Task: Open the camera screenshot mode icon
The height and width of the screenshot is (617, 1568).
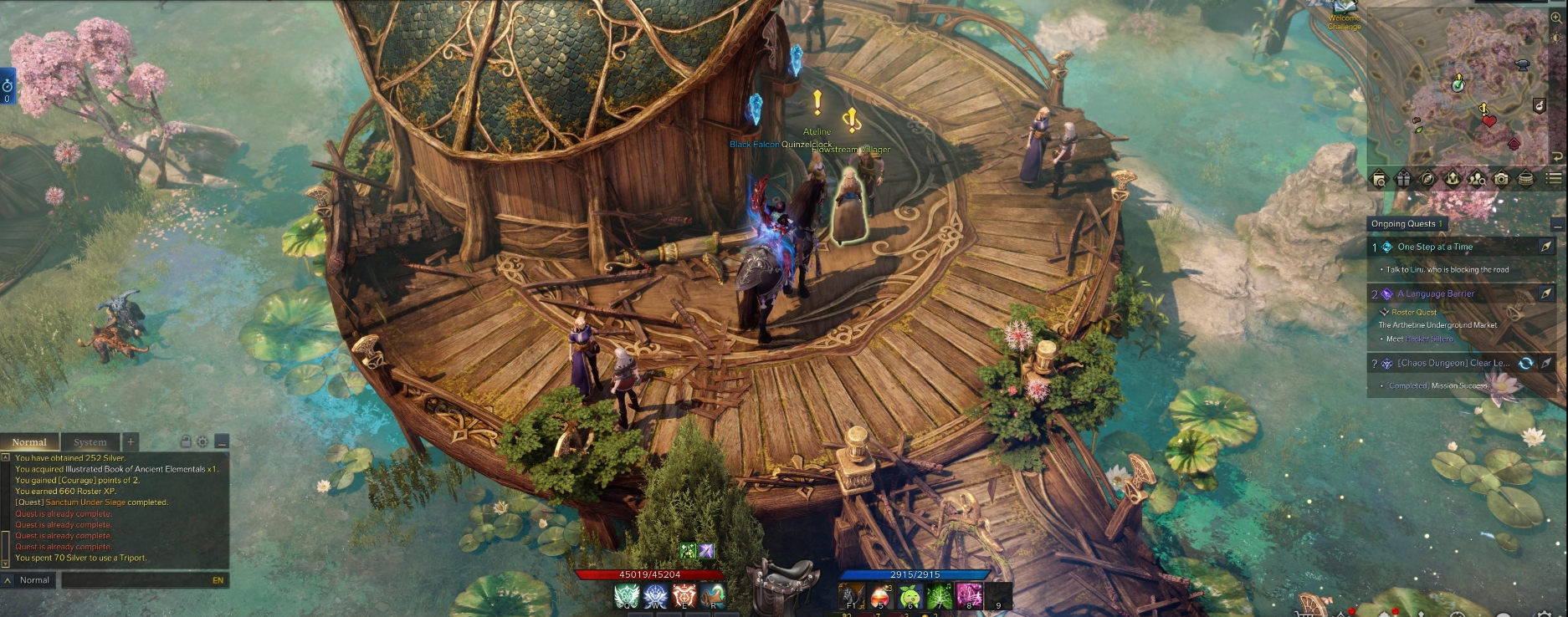Action: (1502, 179)
